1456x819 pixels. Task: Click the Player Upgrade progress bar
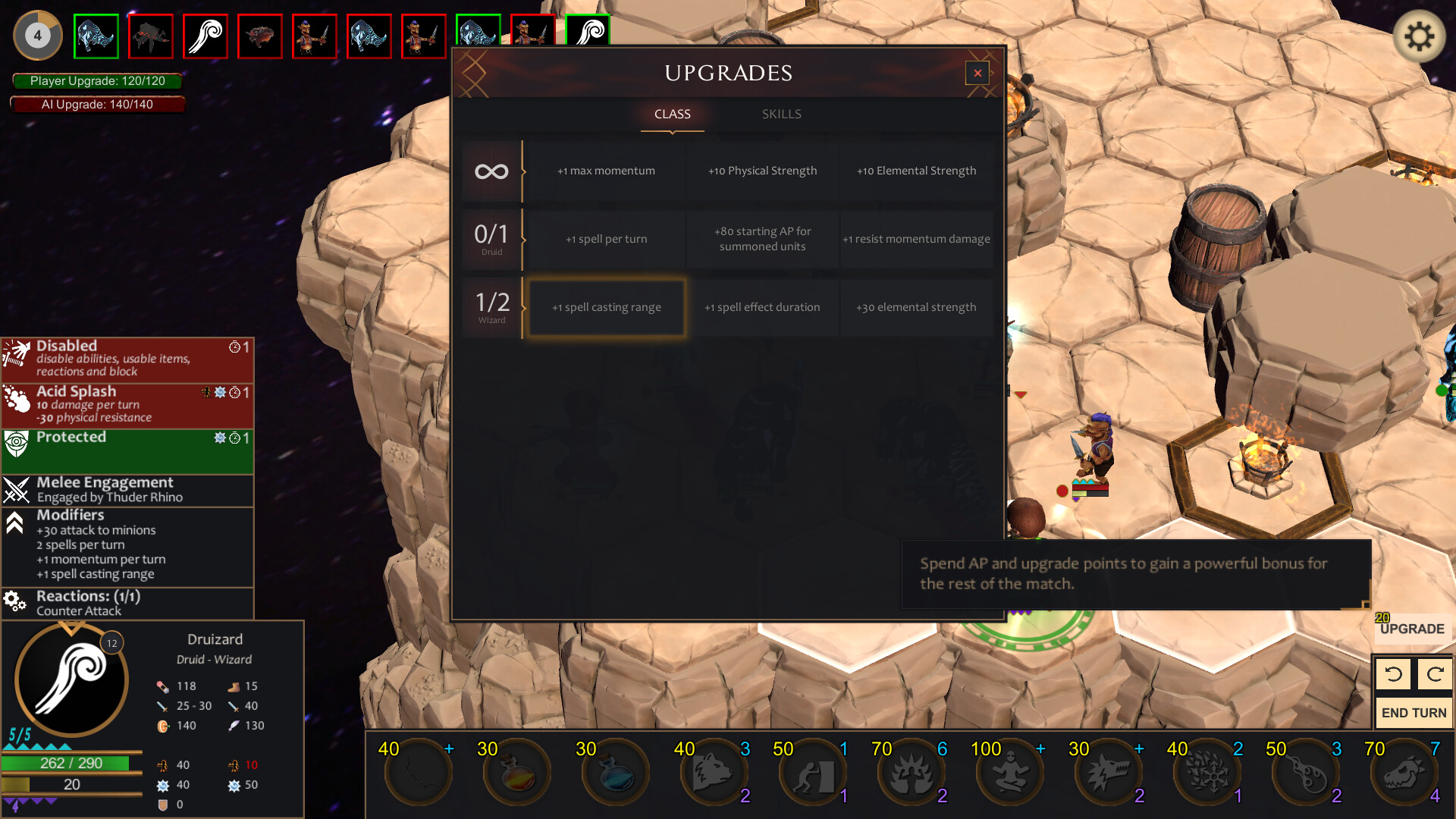coord(97,81)
